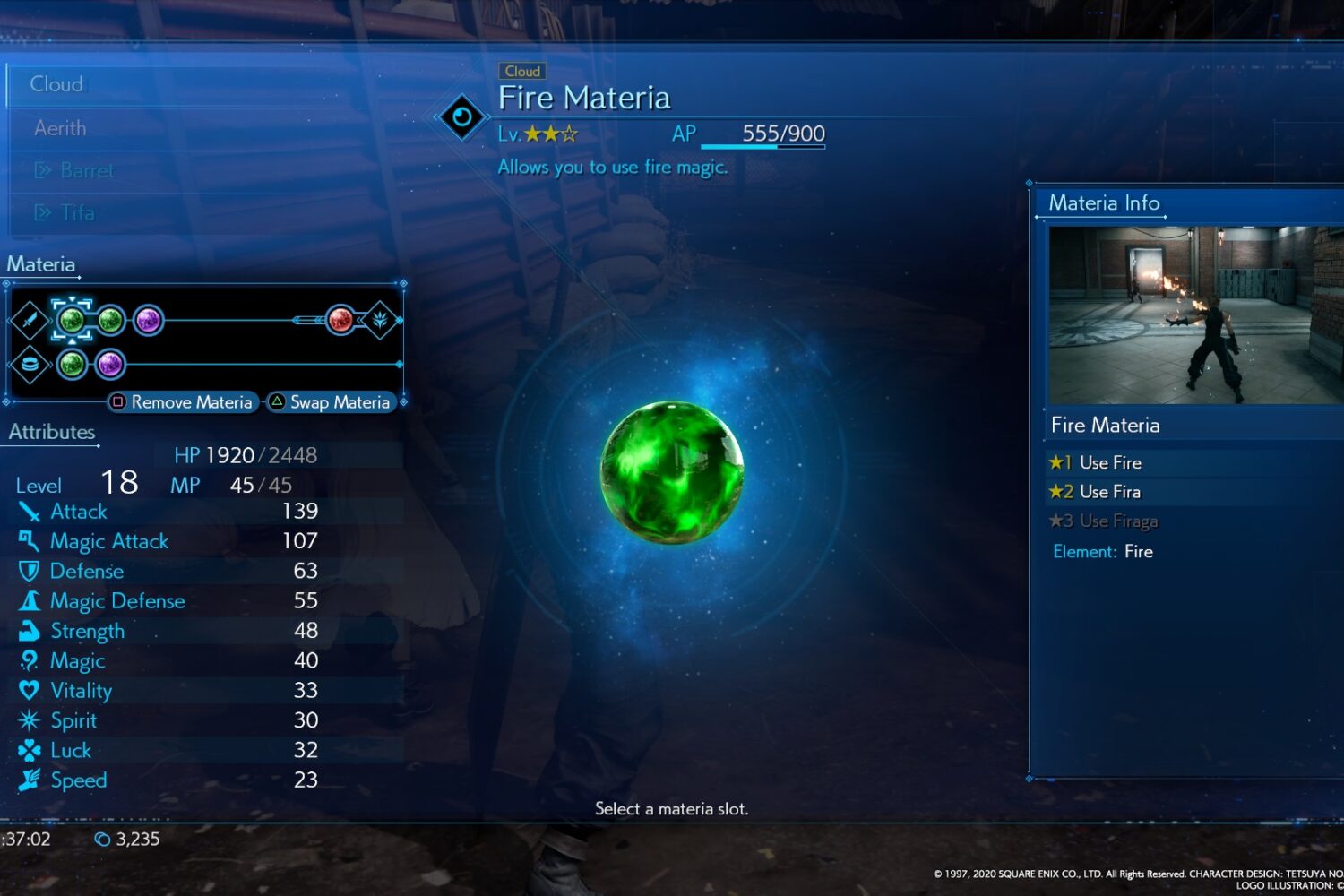Select the sword weapon icon
The height and width of the screenshot is (896, 1344).
[30, 320]
